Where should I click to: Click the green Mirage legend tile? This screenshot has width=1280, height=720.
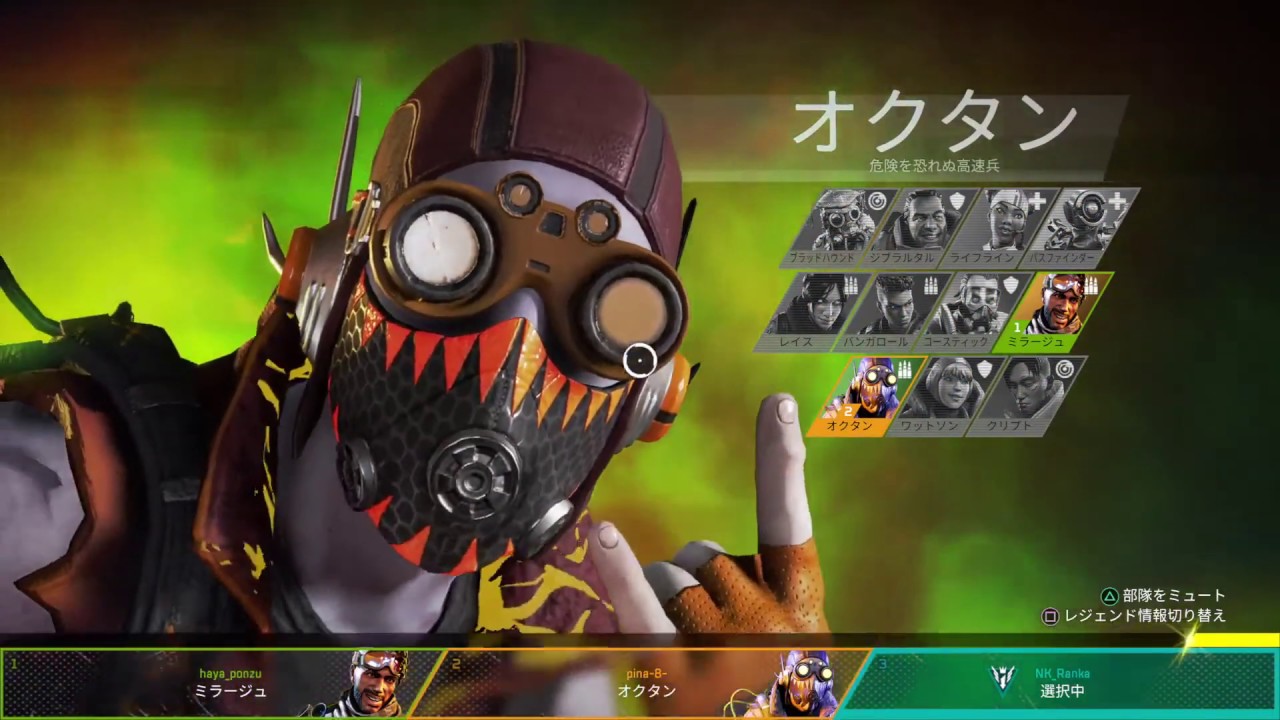(1056, 310)
